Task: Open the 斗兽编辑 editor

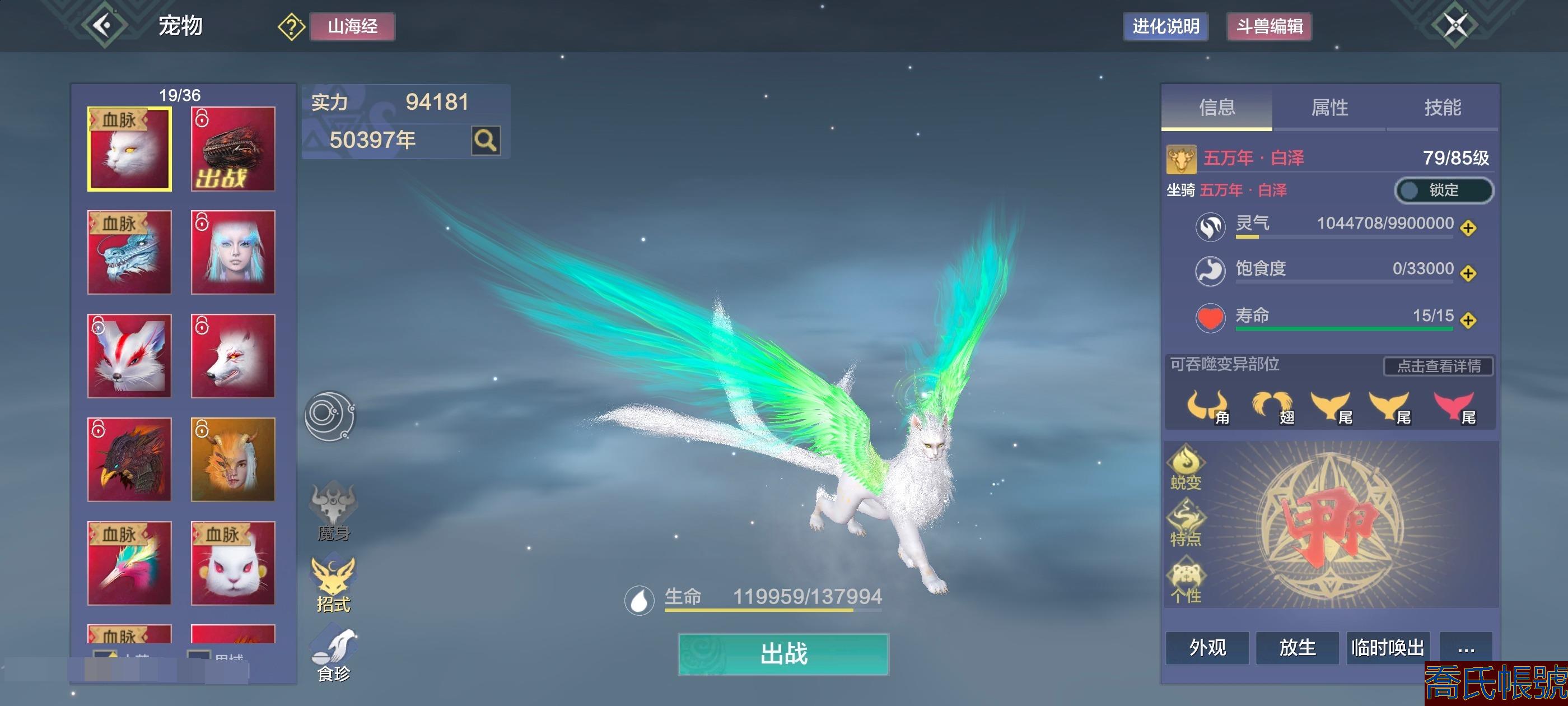Action: (x=1268, y=26)
